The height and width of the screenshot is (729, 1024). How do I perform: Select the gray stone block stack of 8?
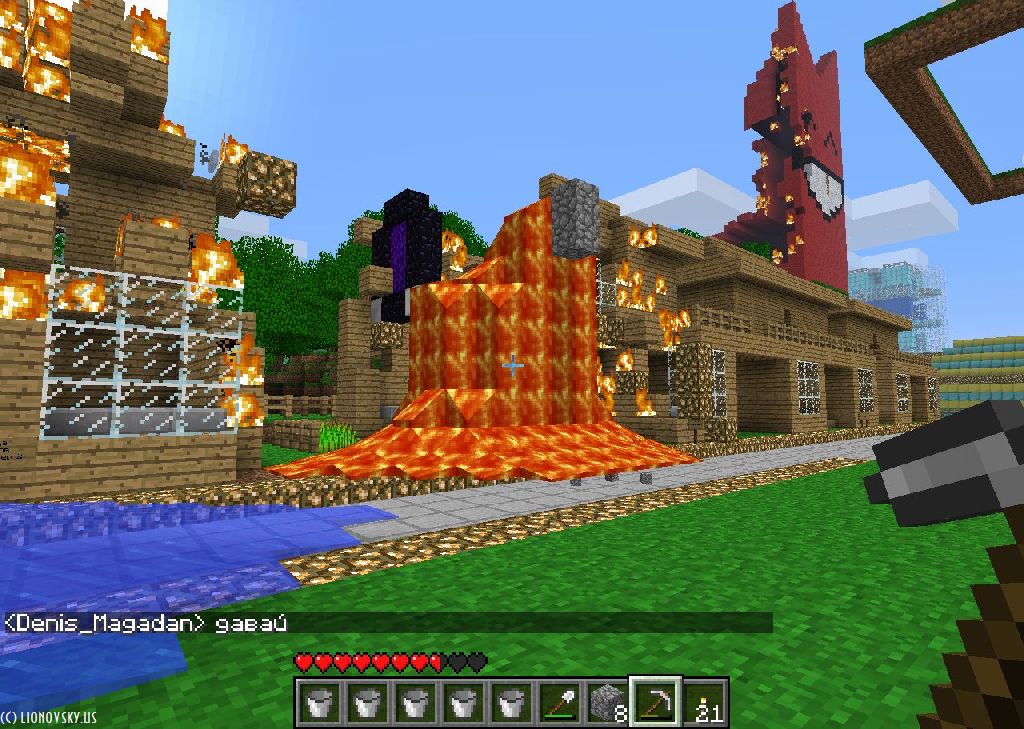(x=607, y=703)
